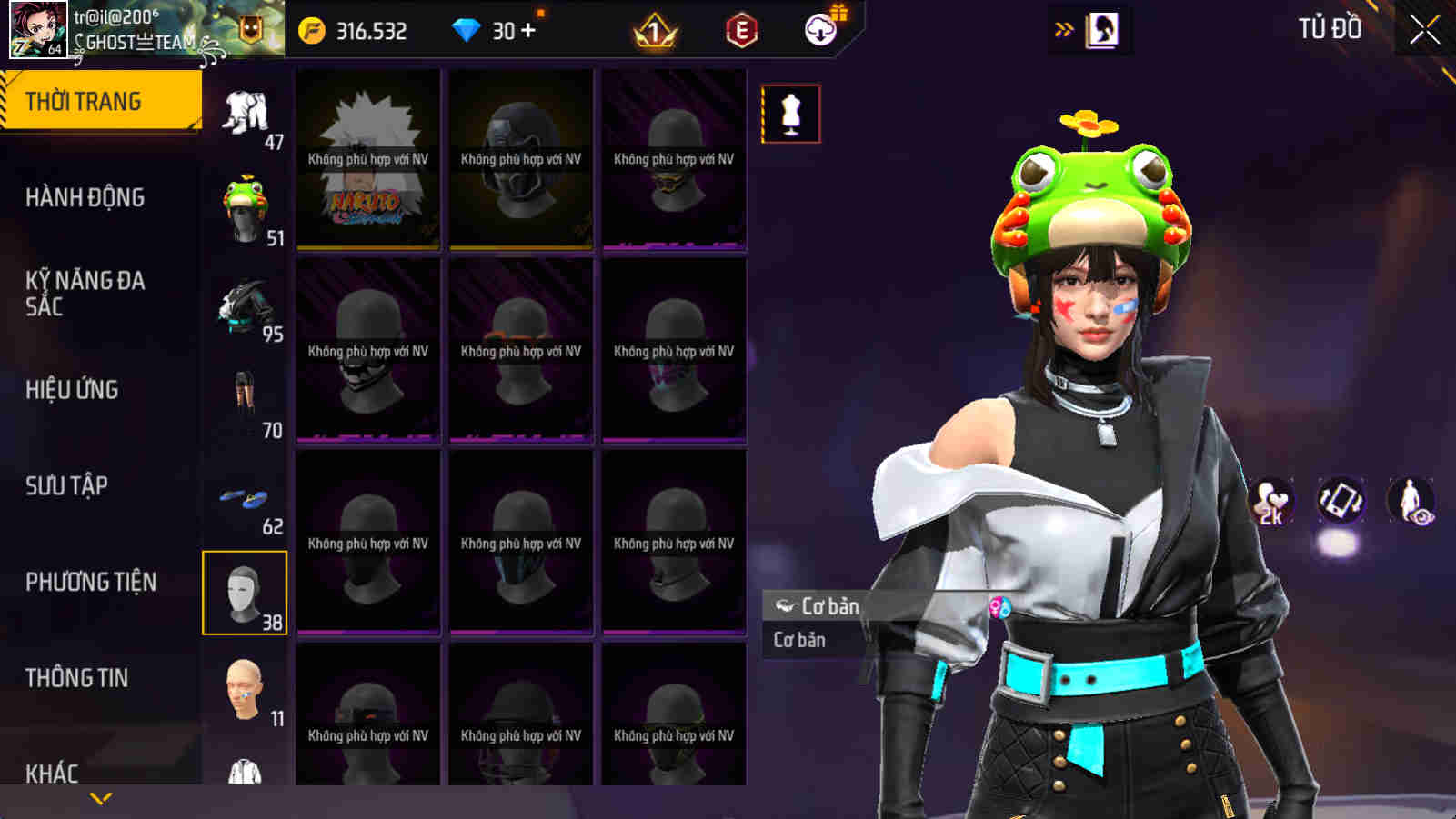Screen dimensions: 1456x819
Task: Select Cơ bản from the list below
Action: pyautogui.click(x=798, y=639)
